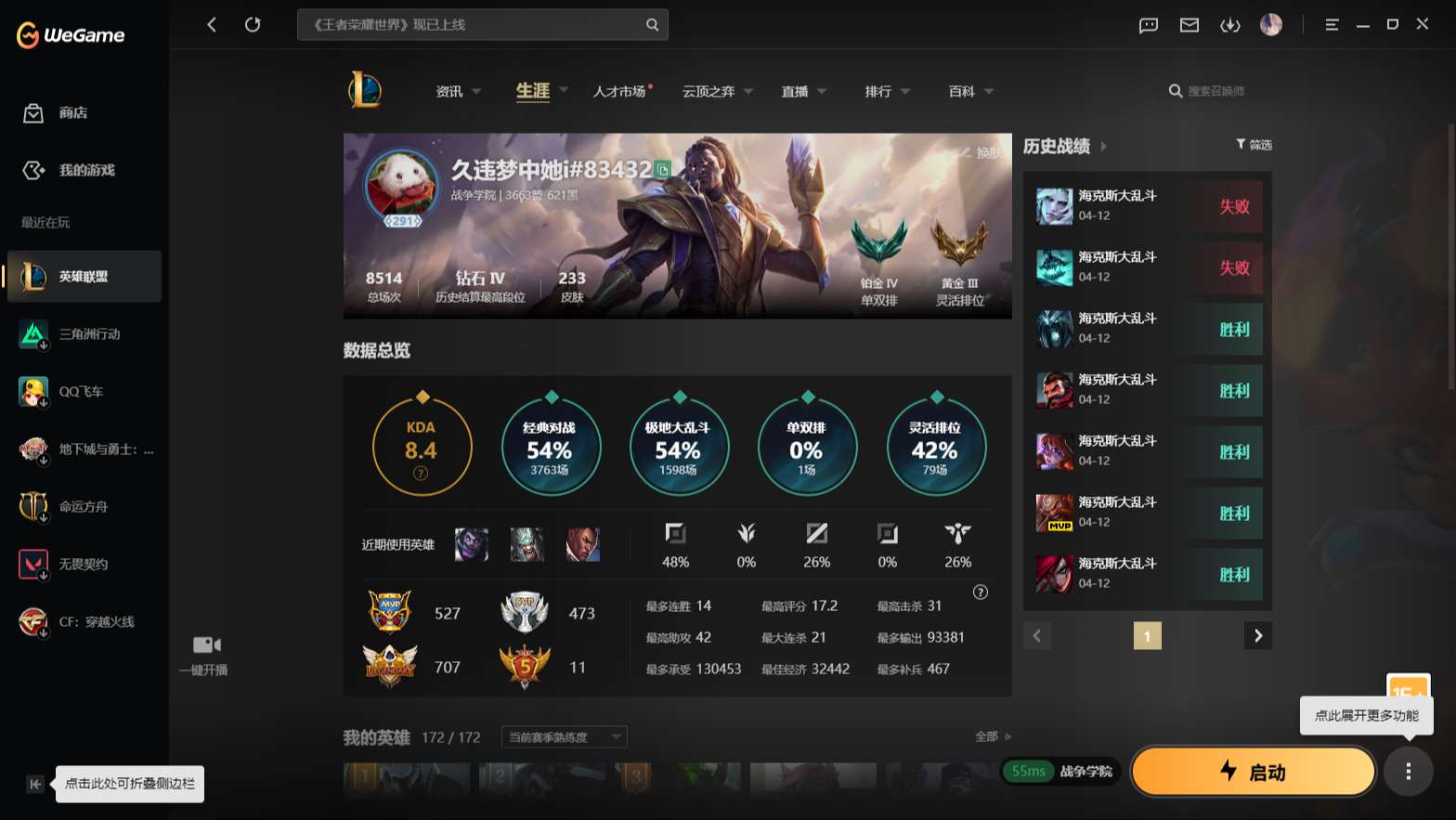Image resolution: width=1456 pixels, height=820 pixels.
Task: Click the downloads icon in the title bar
Action: pos(1230,25)
